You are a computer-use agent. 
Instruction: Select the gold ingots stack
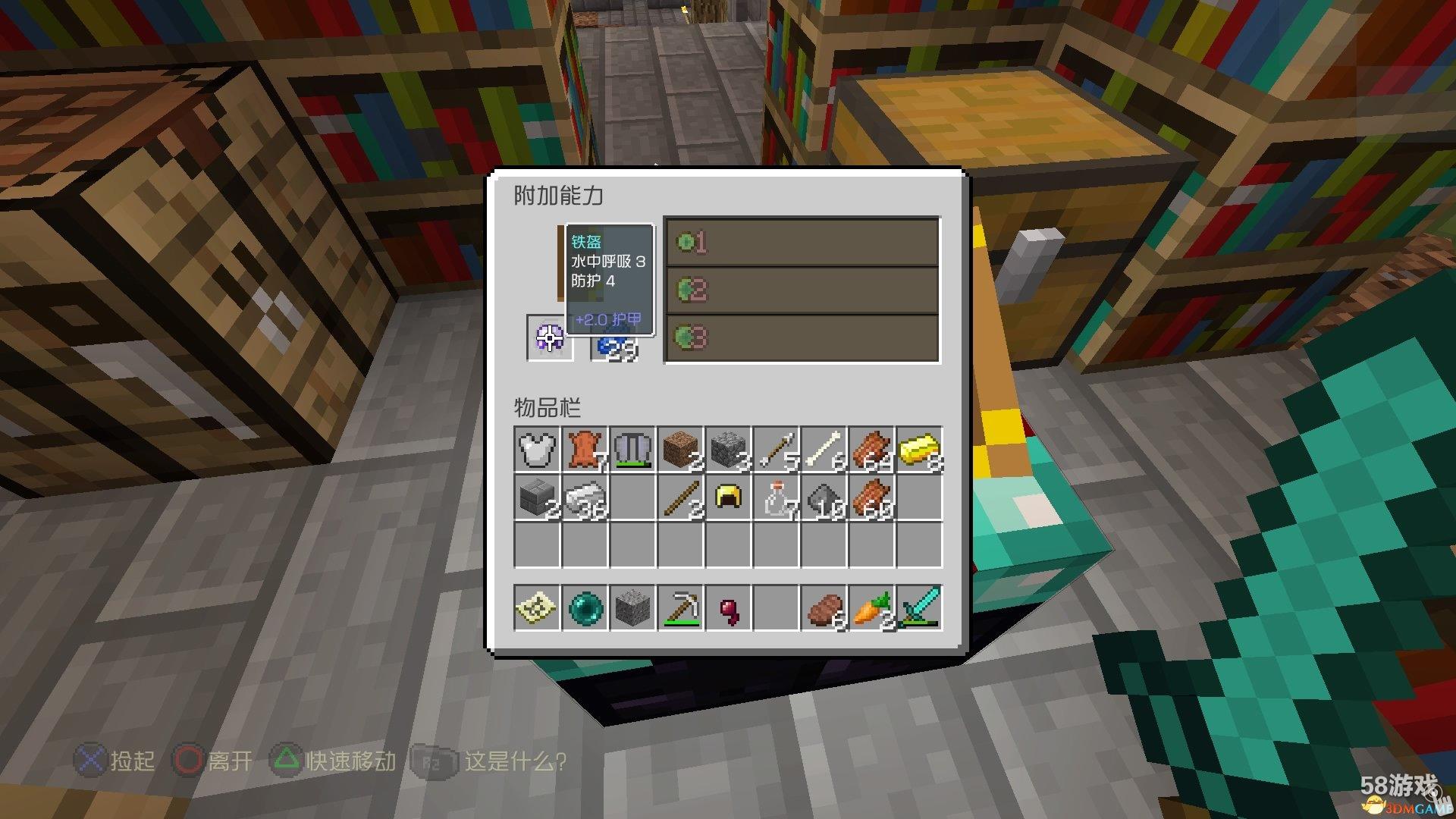point(919,450)
